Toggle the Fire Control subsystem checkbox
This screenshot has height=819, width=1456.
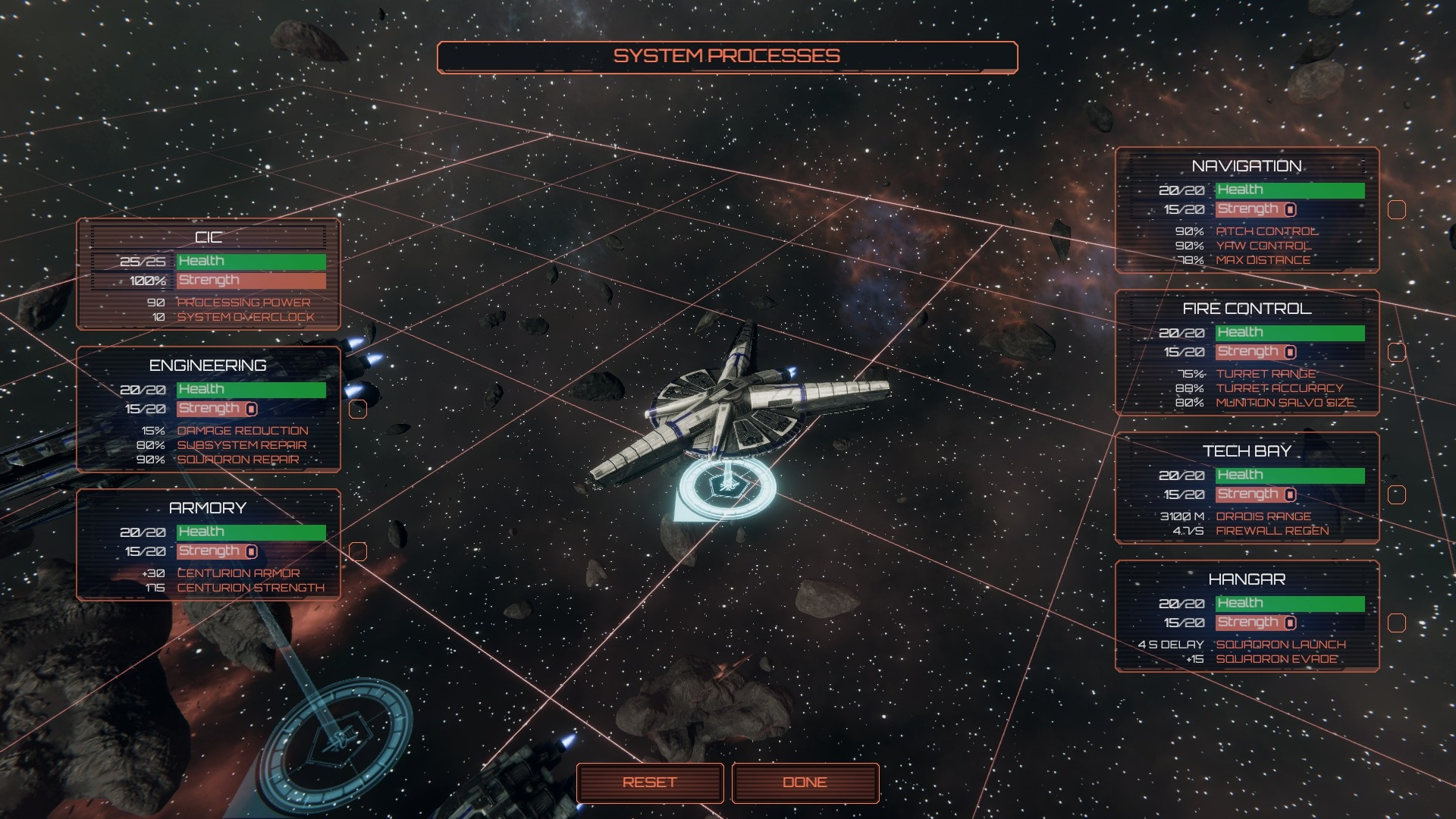(x=1396, y=353)
